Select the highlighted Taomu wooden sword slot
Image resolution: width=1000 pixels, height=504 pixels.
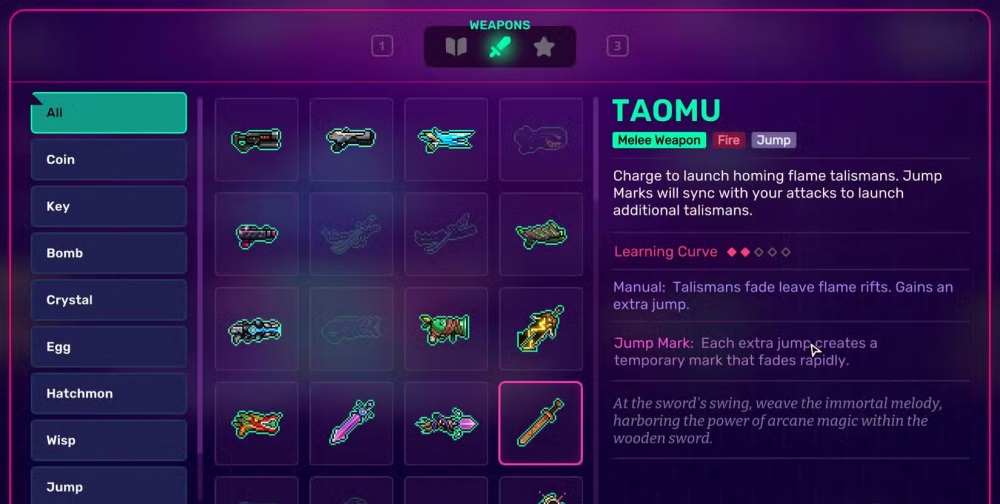pos(541,423)
